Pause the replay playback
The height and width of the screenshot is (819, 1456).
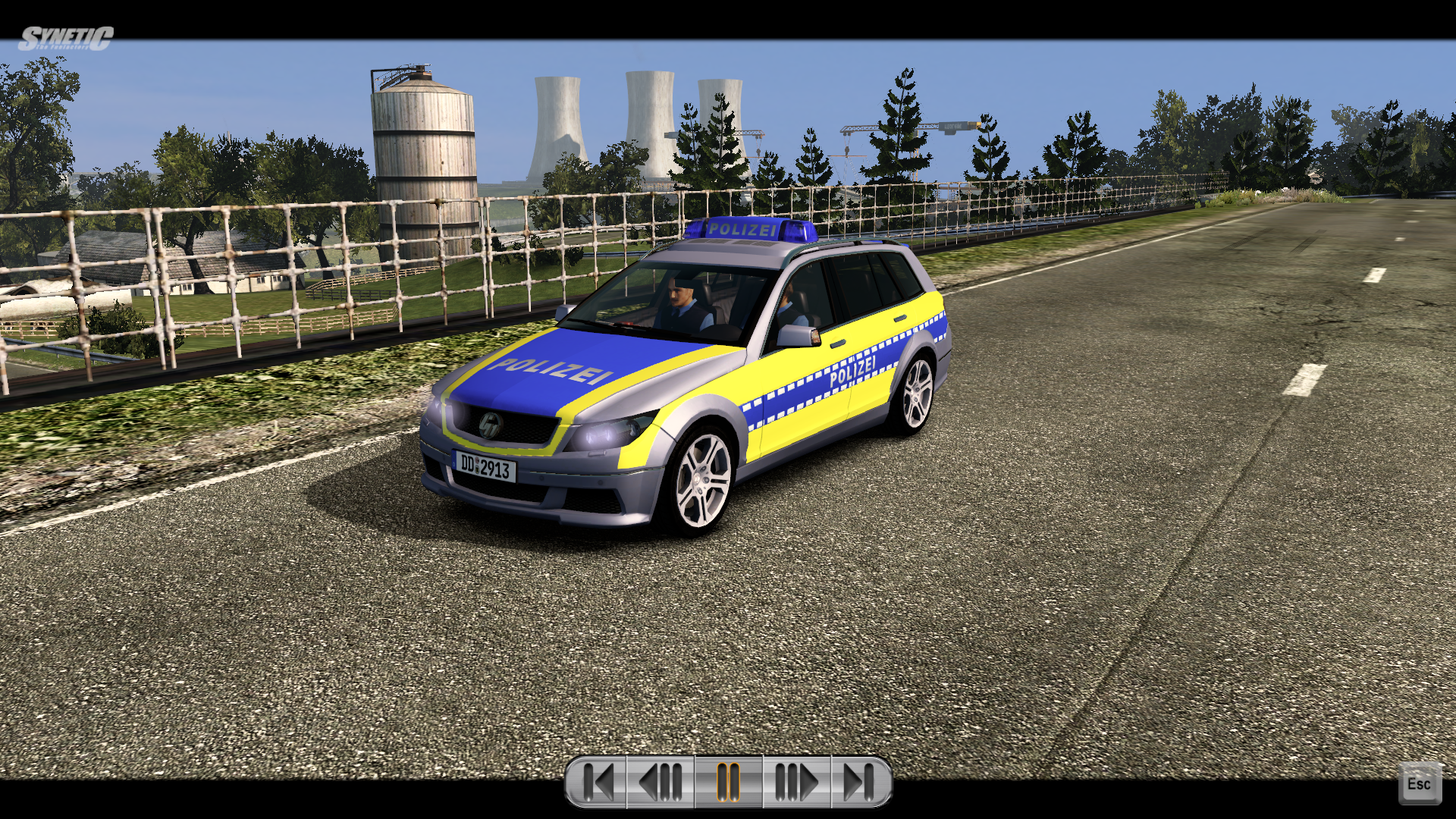click(x=728, y=782)
